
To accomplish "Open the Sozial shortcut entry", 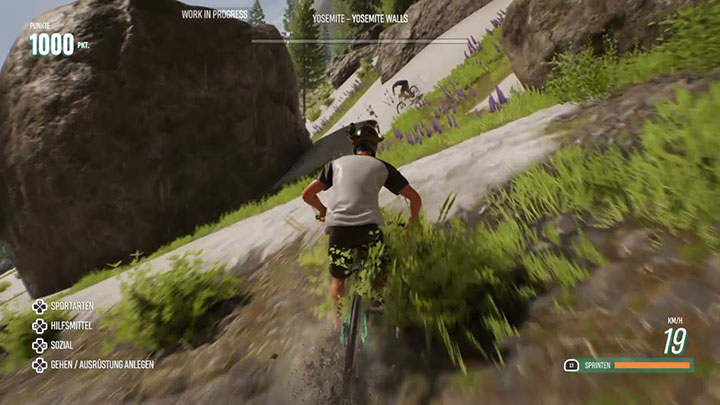I will 61,345.
